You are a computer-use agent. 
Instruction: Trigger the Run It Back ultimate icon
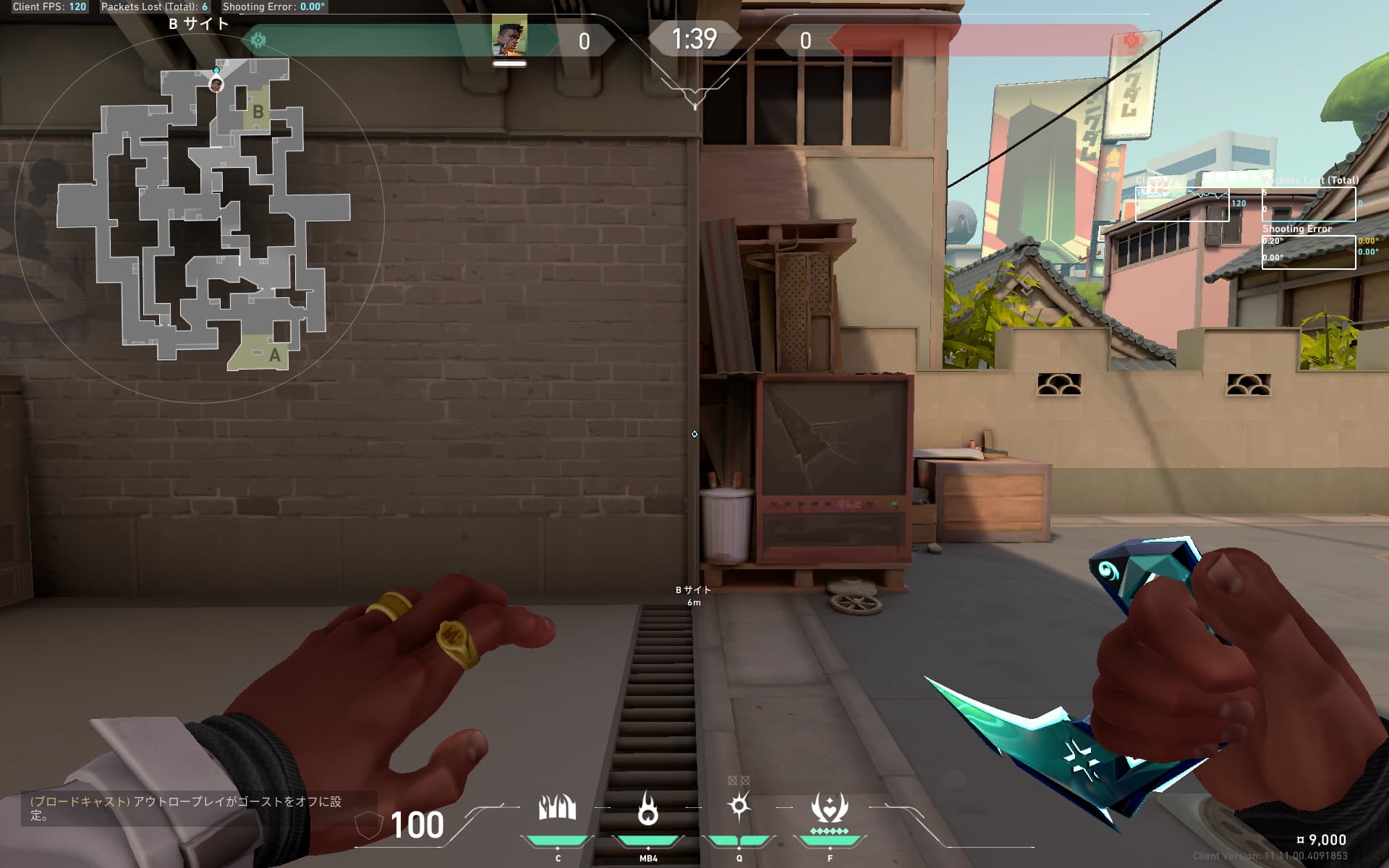(x=829, y=808)
